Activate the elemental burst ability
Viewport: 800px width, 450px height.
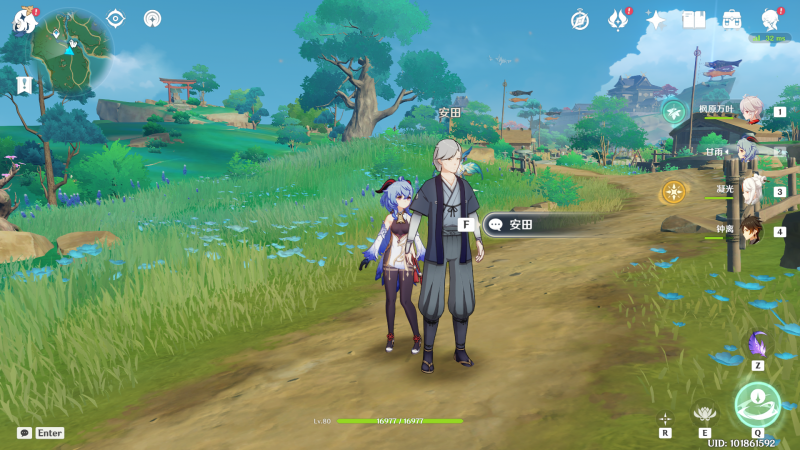757,404
